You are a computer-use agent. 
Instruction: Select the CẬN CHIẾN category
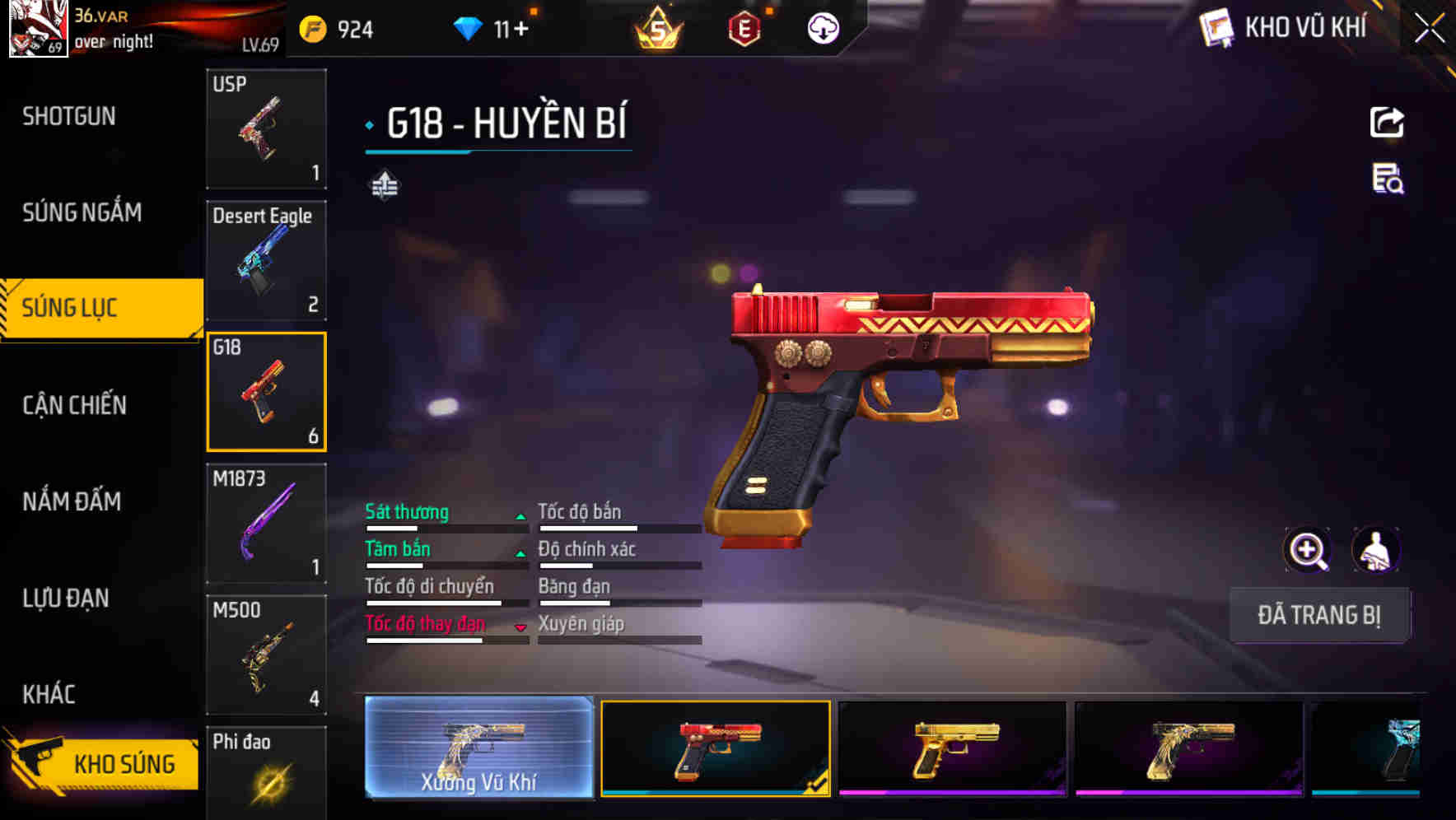(74, 405)
